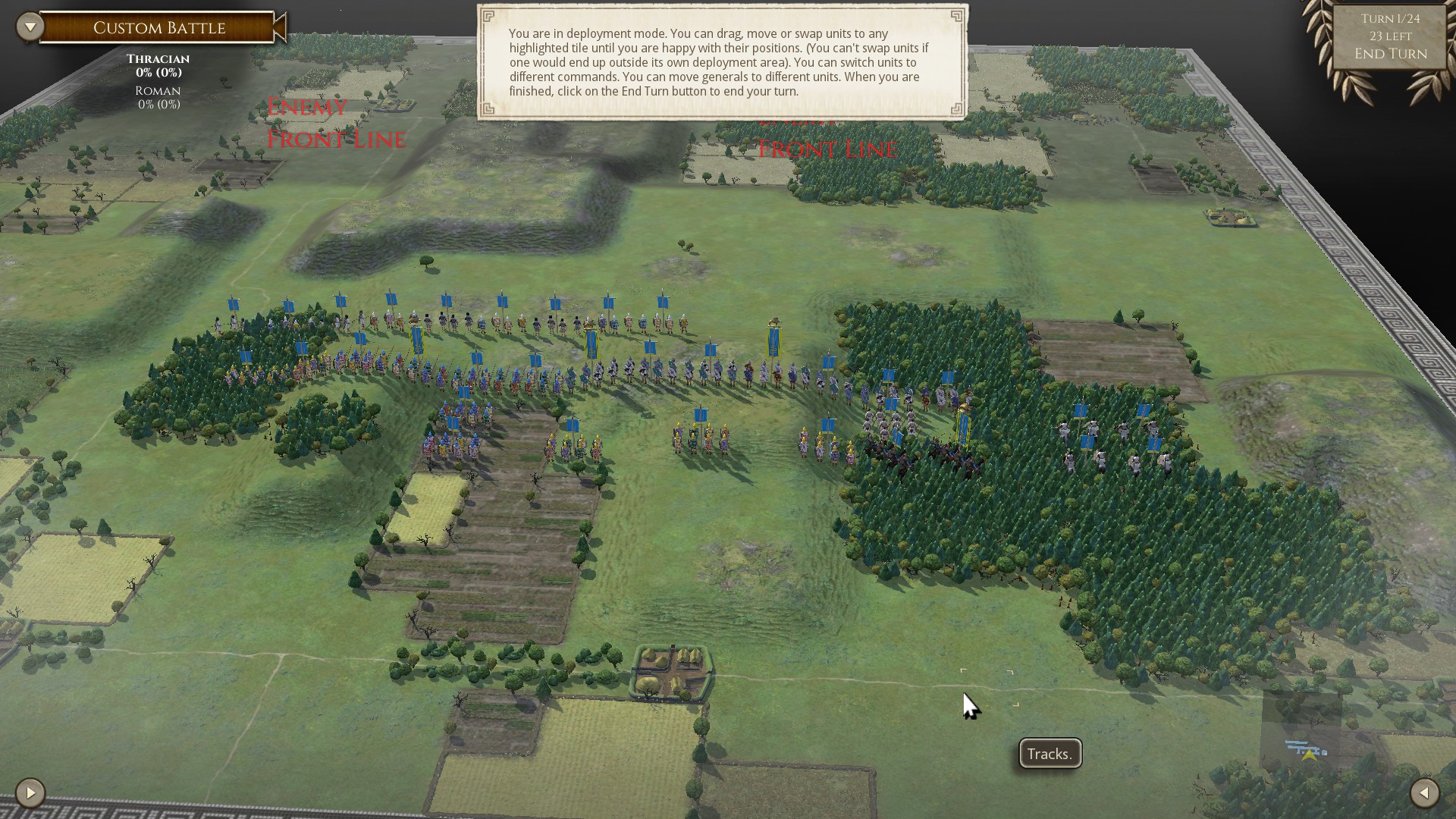
Task: Expand the dropdown arrow beside Custom Battle banner
Action: [30, 25]
